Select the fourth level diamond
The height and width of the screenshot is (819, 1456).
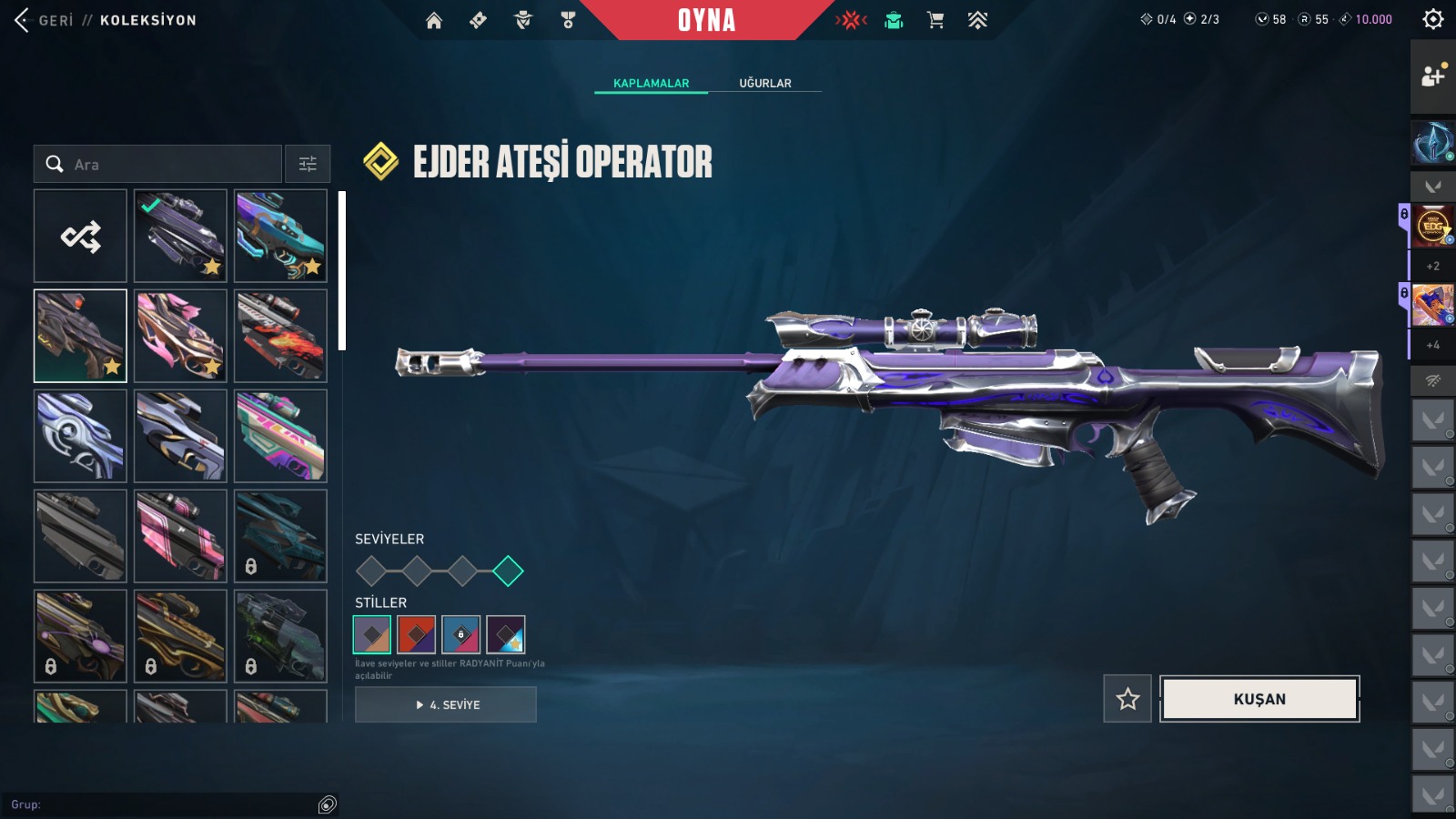click(x=508, y=571)
